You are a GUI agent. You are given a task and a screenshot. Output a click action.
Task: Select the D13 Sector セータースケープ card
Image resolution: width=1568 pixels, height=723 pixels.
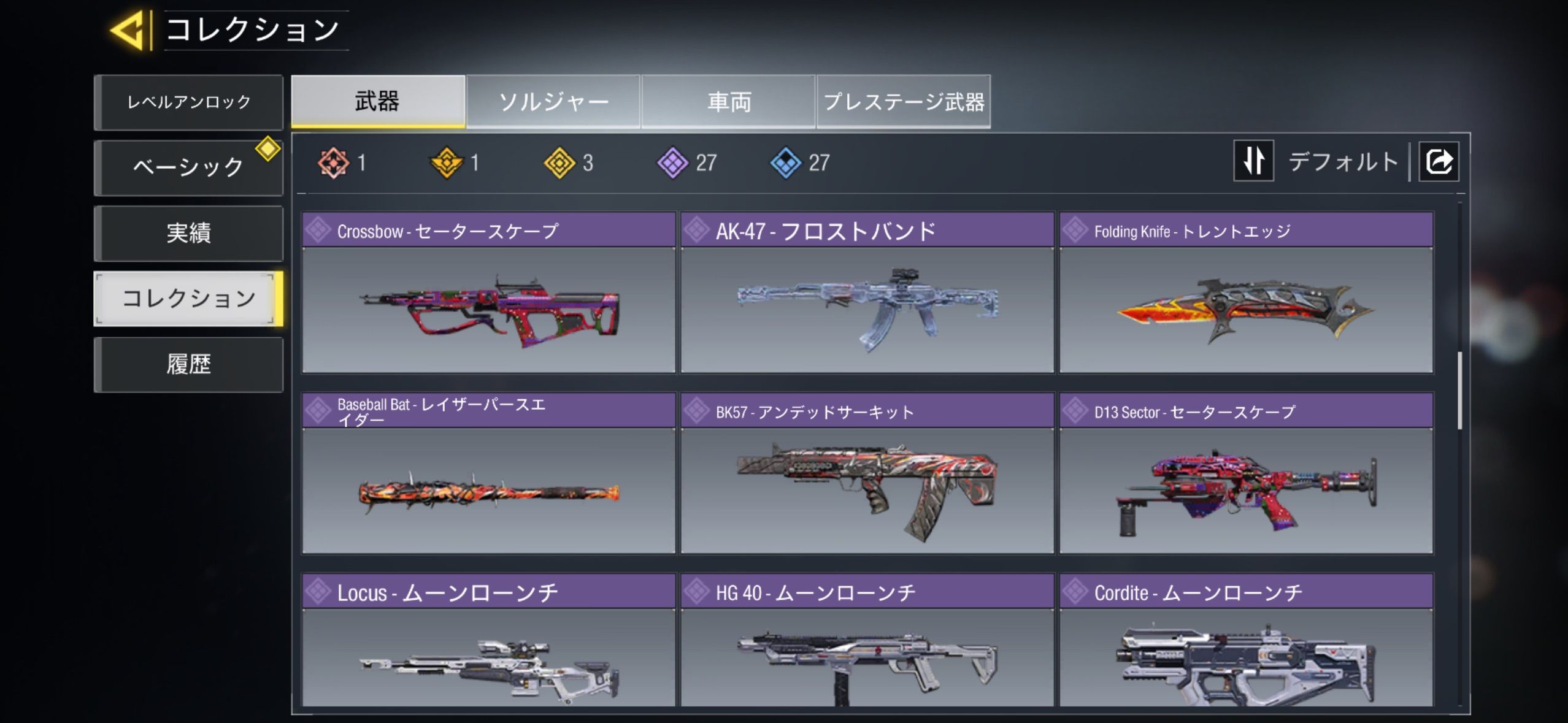coord(1246,473)
